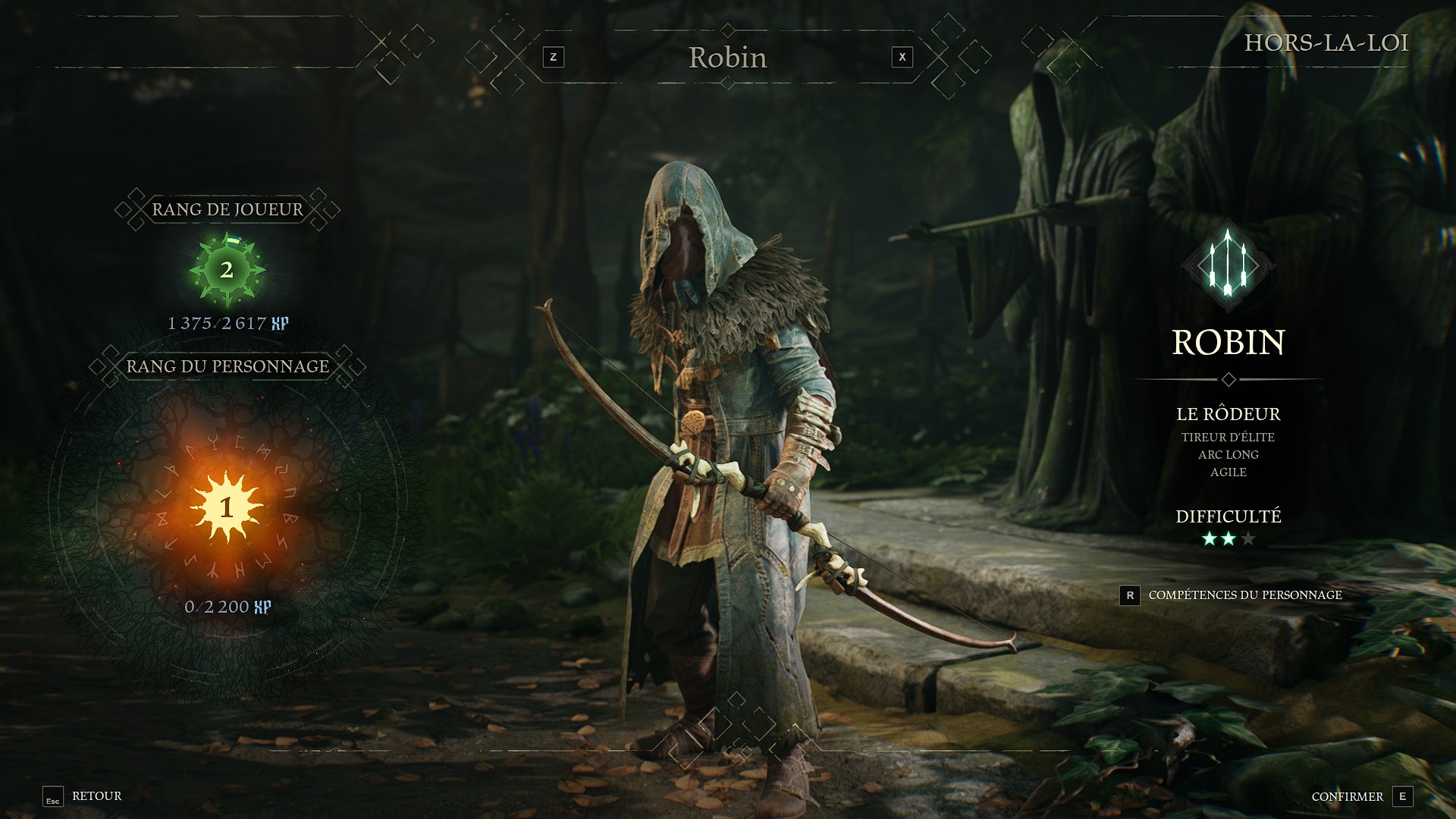Go back using the Retour button

coord(83,796)
